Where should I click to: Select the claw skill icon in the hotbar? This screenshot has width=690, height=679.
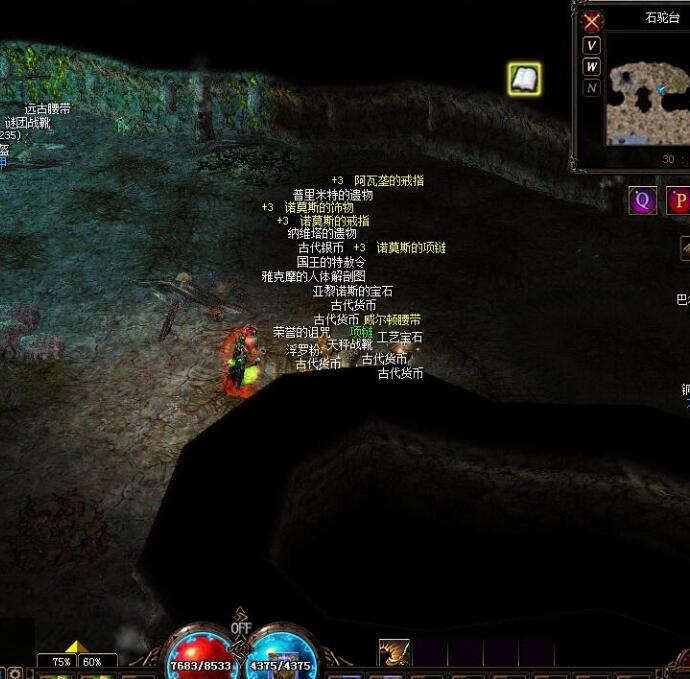click(394, 653)
